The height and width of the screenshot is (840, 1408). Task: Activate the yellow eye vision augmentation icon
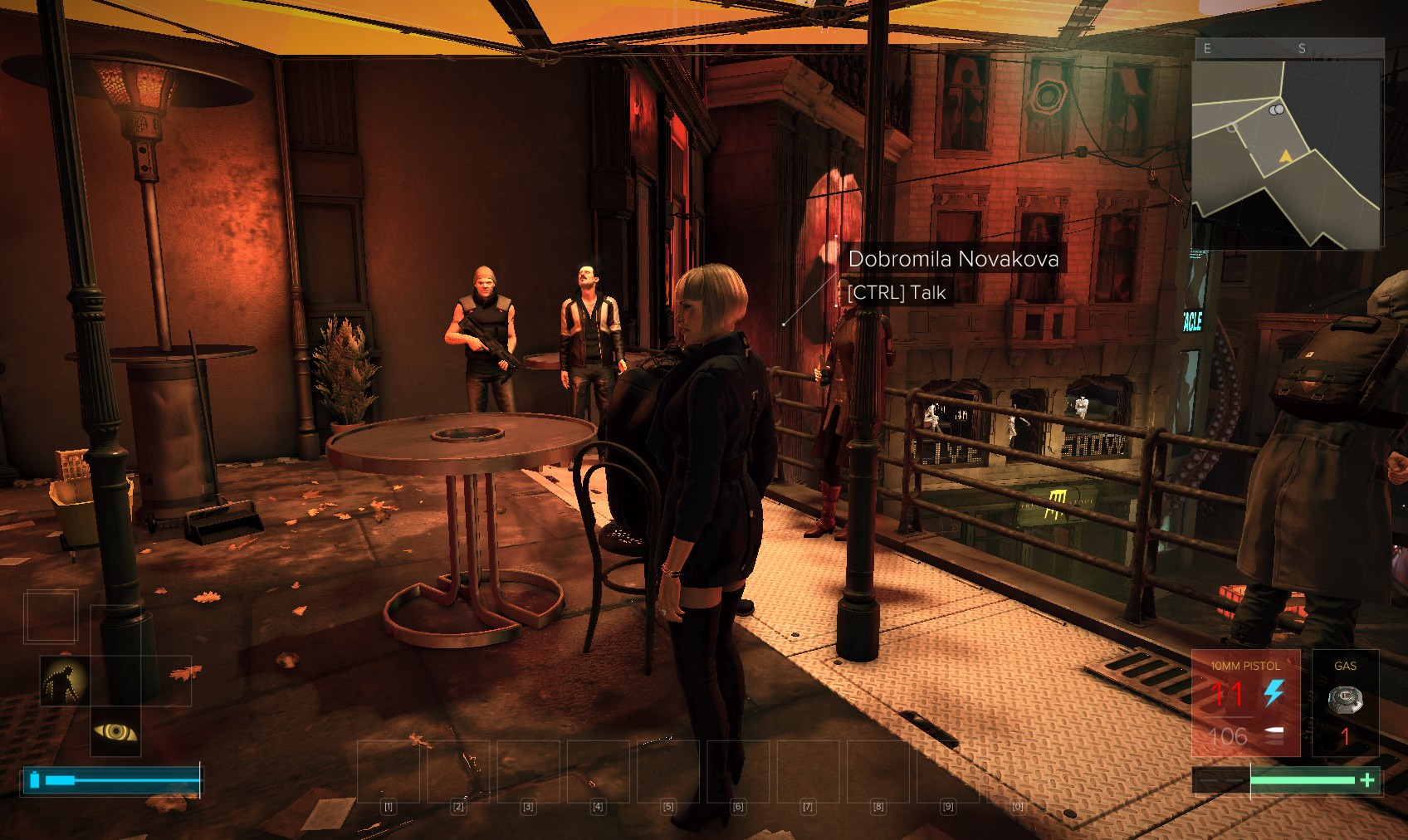point(115,731)
